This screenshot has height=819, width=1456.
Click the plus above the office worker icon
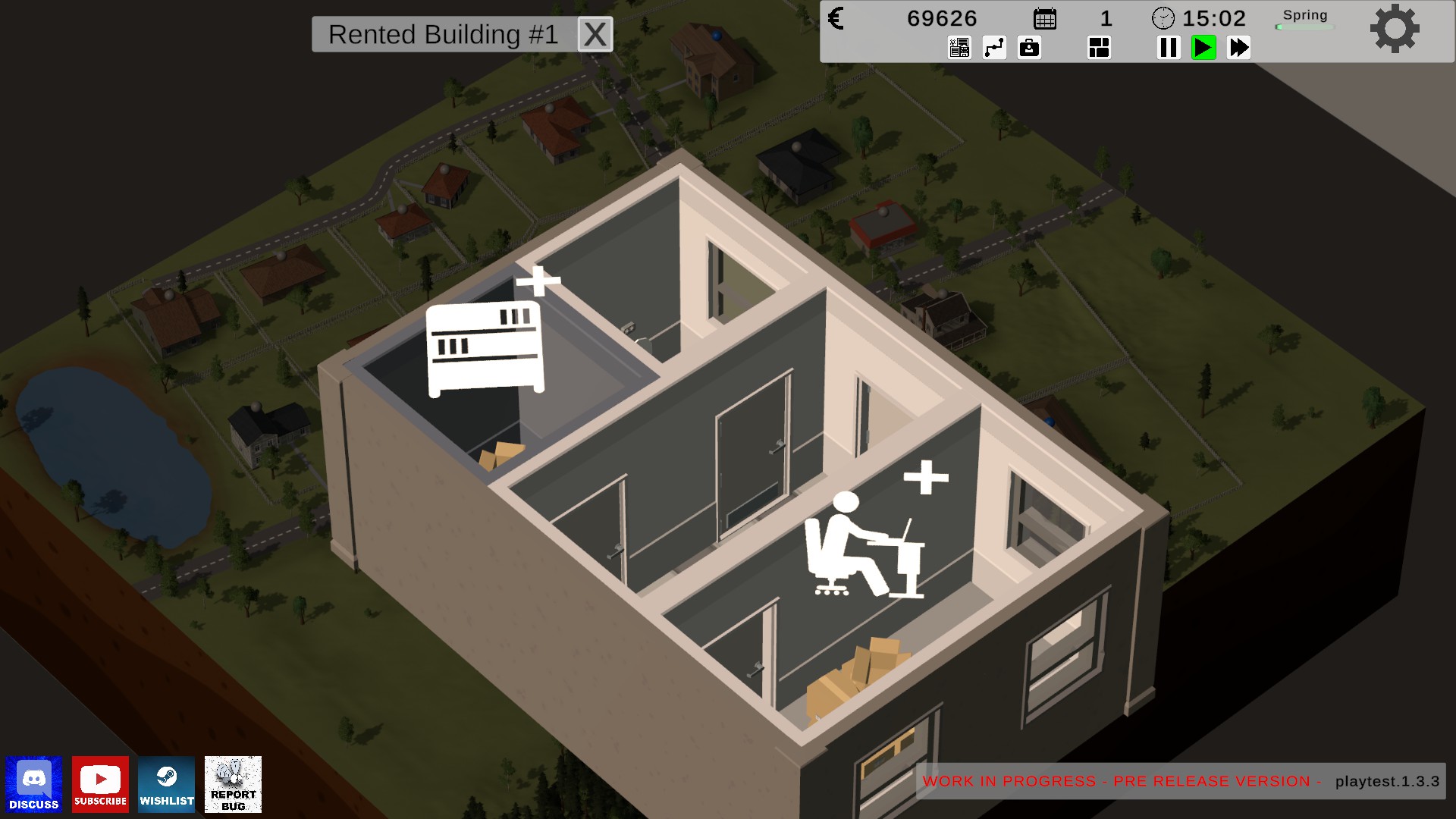tap(926, 477)
